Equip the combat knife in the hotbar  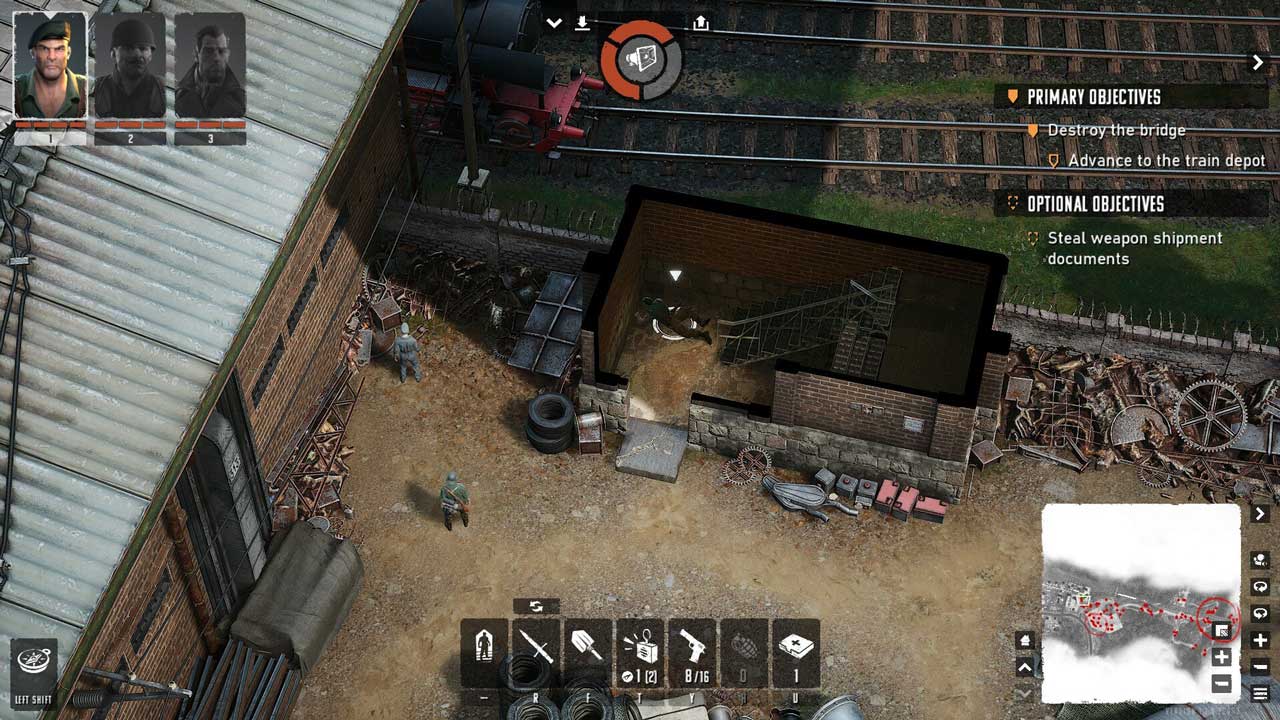click(x=536, y=652)
